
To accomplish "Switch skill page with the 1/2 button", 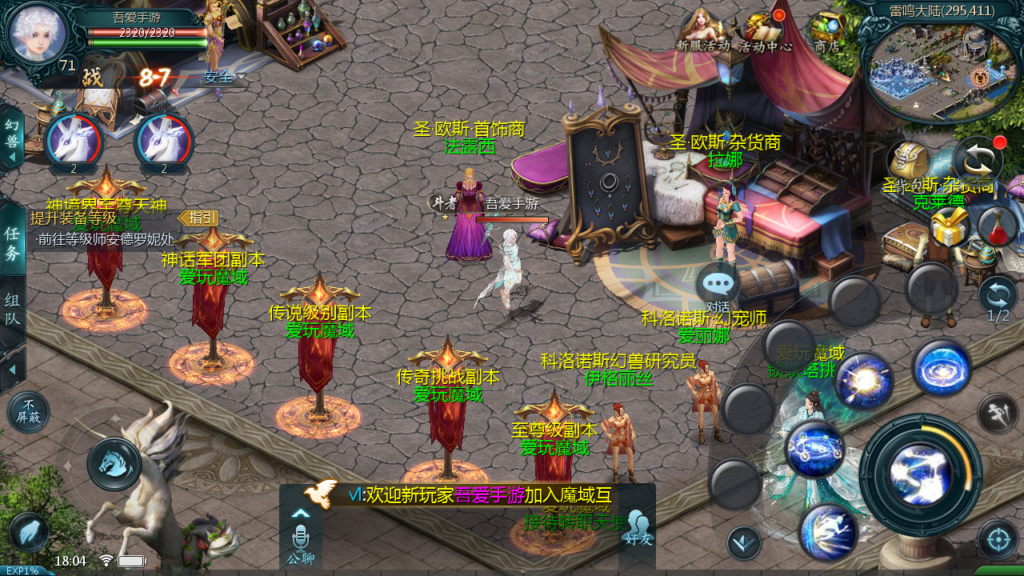I will coord(997,297).
